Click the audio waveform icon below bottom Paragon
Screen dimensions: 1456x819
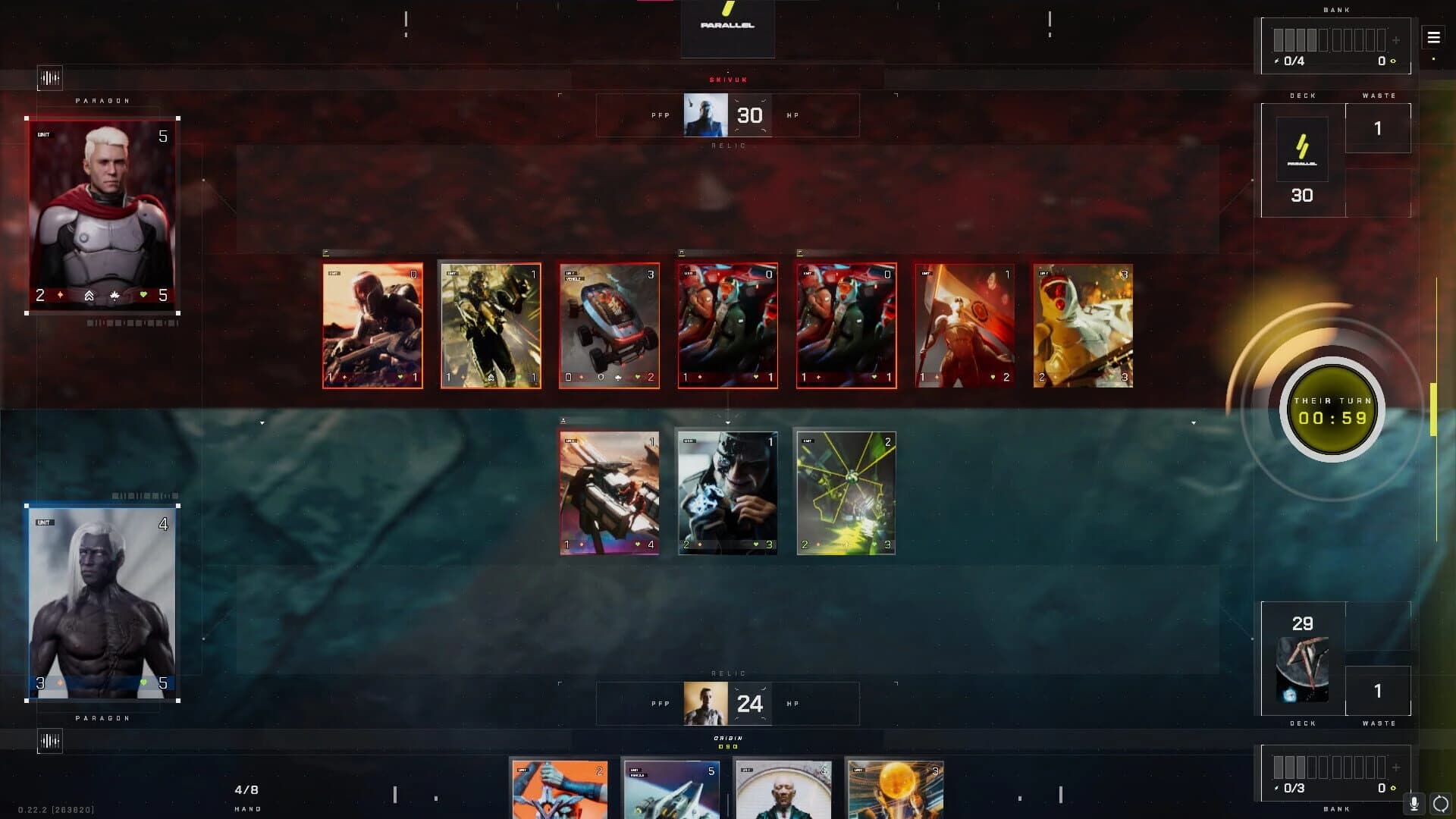pos(49,742)
